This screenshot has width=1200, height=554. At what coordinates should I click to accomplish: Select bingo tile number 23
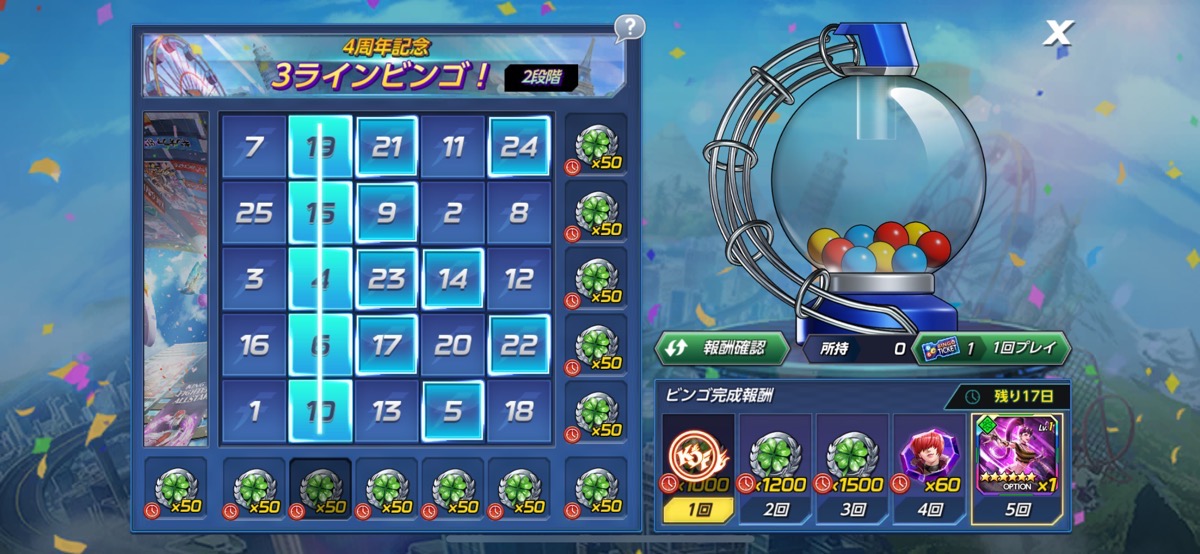[x=386, y=279]
